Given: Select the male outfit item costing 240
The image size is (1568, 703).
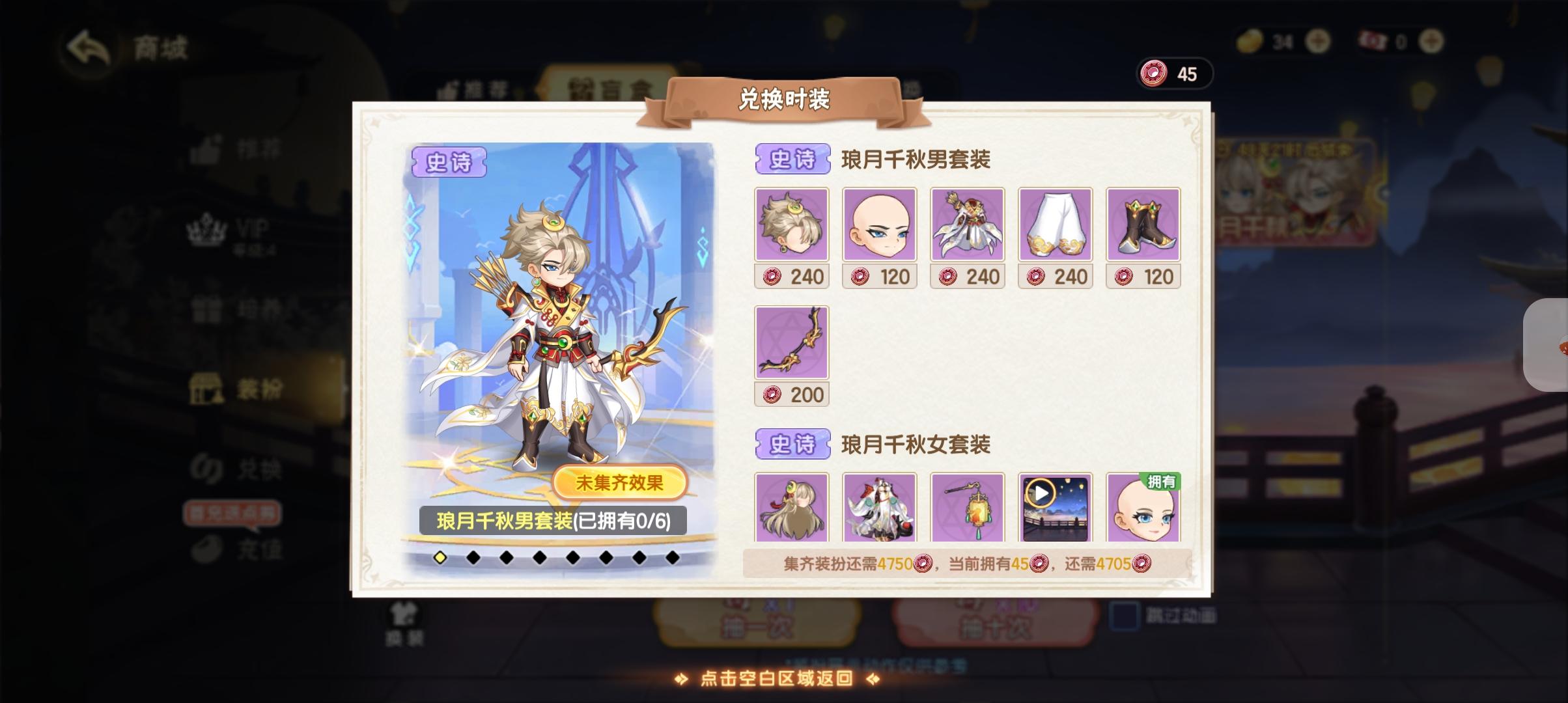Looking at the screenshot, I should (968, 225).
